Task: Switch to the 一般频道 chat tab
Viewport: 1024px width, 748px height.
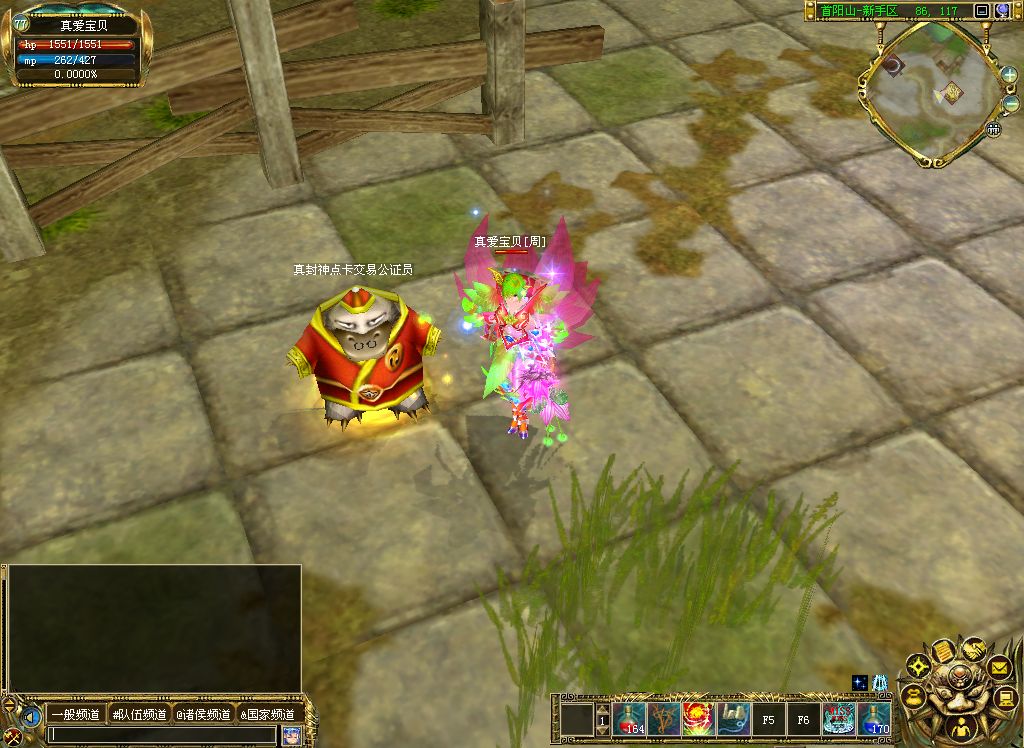Action: [x=75, y=714]
